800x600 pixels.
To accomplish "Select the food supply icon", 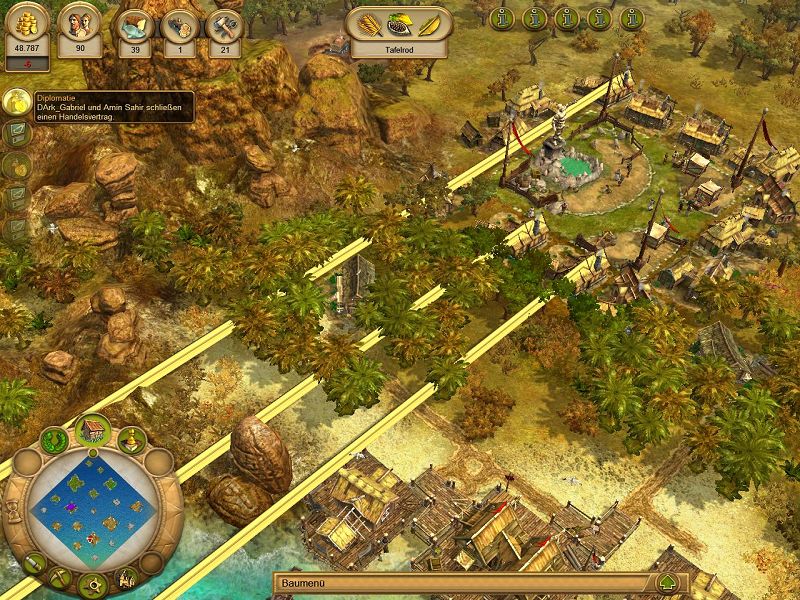I will click(x=132, y=25).
